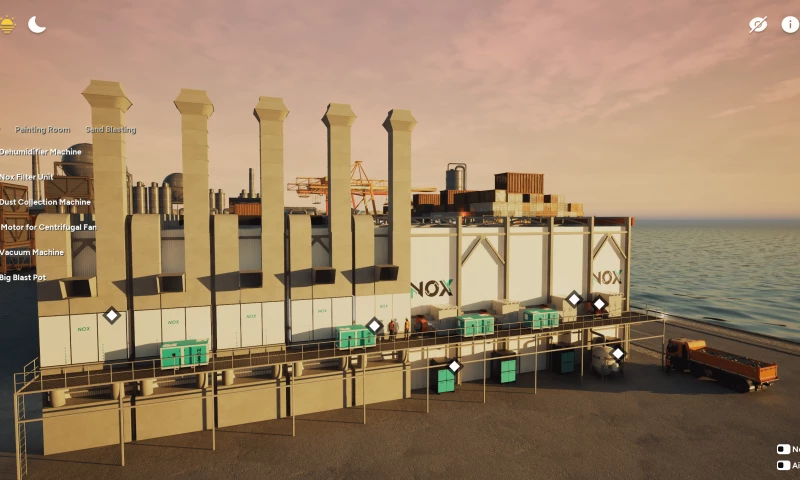This screenshot has width=800, height=480.
Task: Flip the toggle labeled starting with "A"
Action: tap(783, 465)
